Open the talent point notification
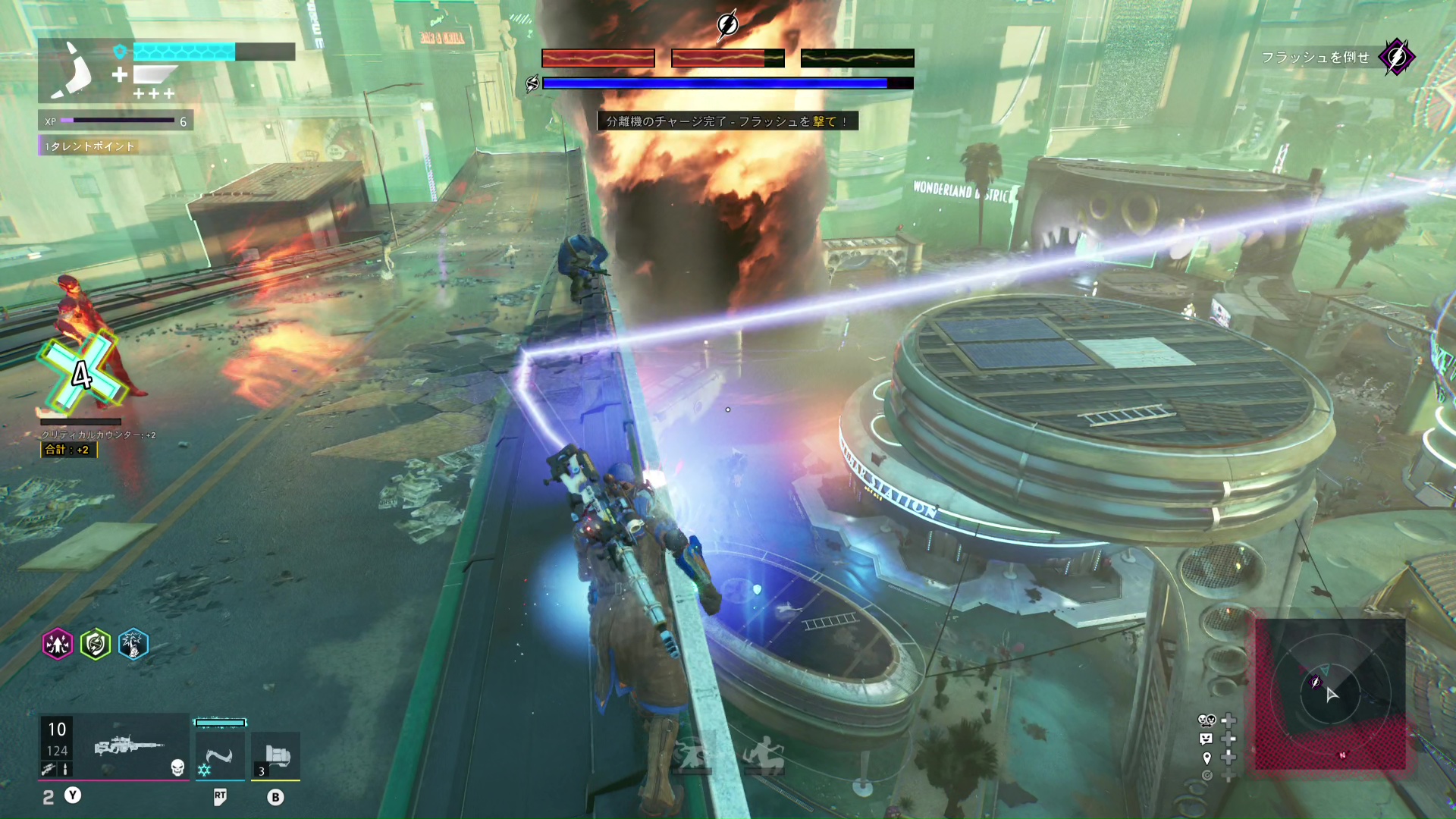The width and height of the screenshot is (1456, 819). click(x=89, y=146)
